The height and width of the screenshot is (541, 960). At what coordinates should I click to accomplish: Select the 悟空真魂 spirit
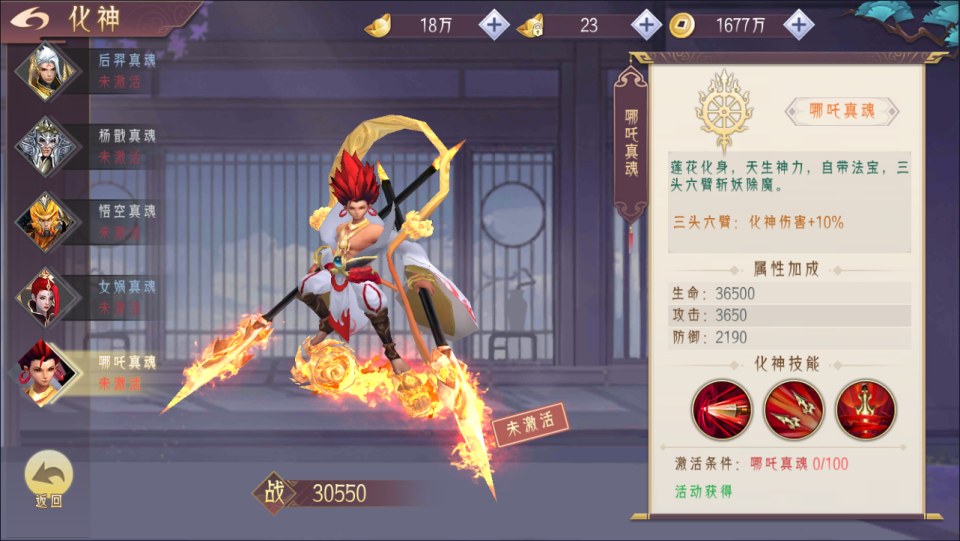pyautogui.click(x=88, y=221)
